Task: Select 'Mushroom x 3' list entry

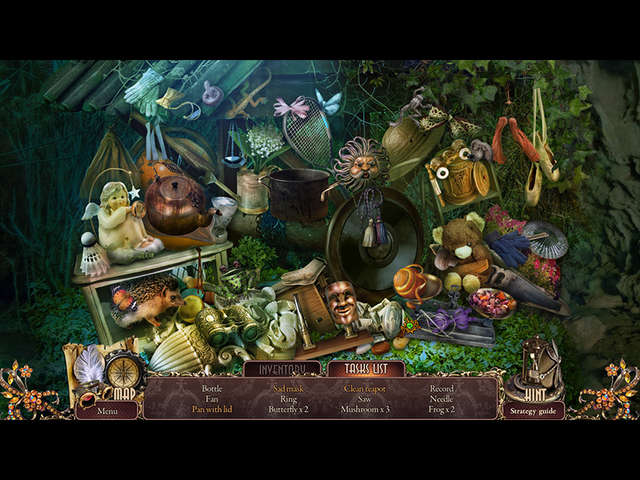Action: coord(364,409)
